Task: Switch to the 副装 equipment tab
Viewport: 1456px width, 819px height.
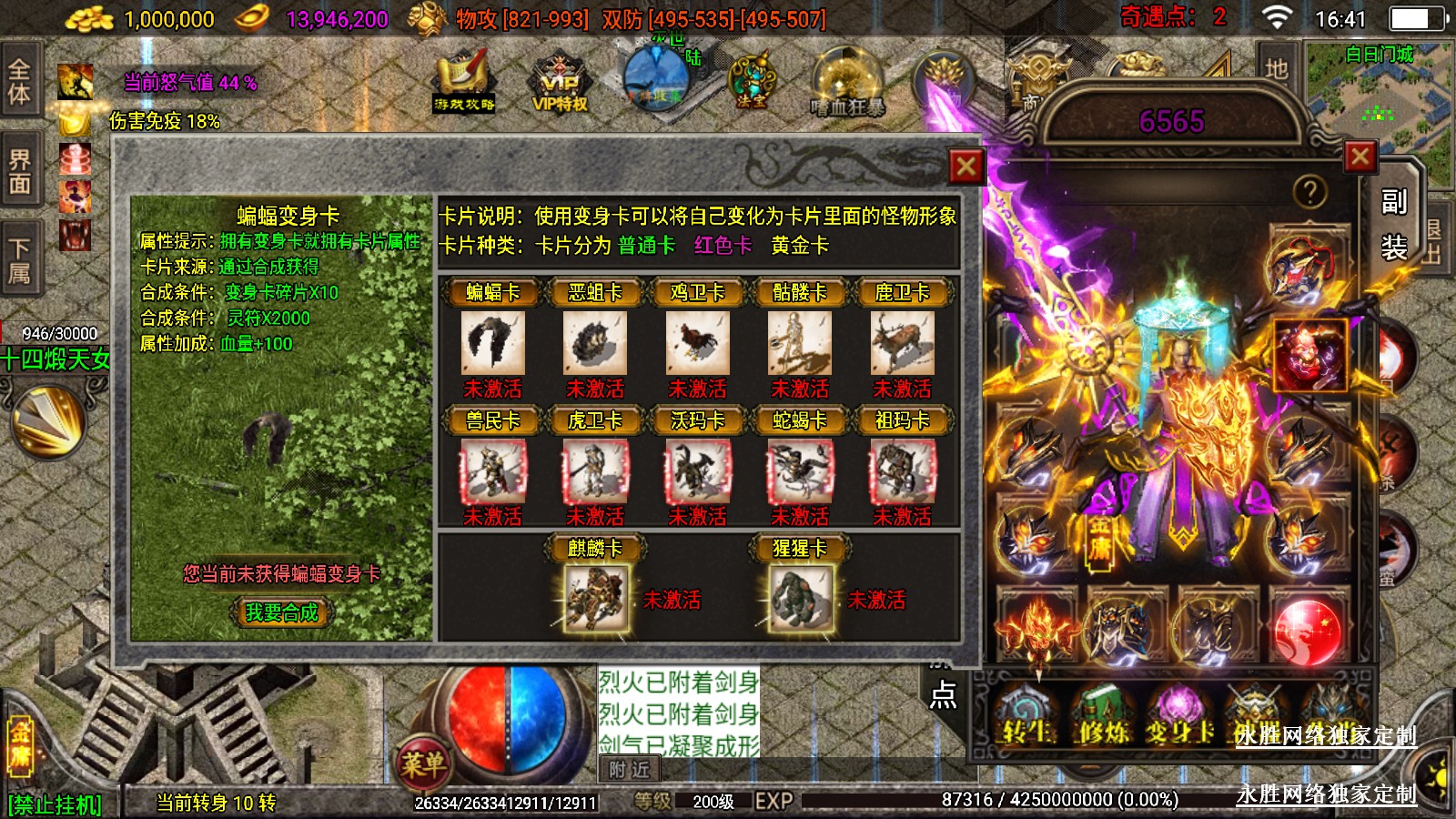Action: tap(1393, 224)
